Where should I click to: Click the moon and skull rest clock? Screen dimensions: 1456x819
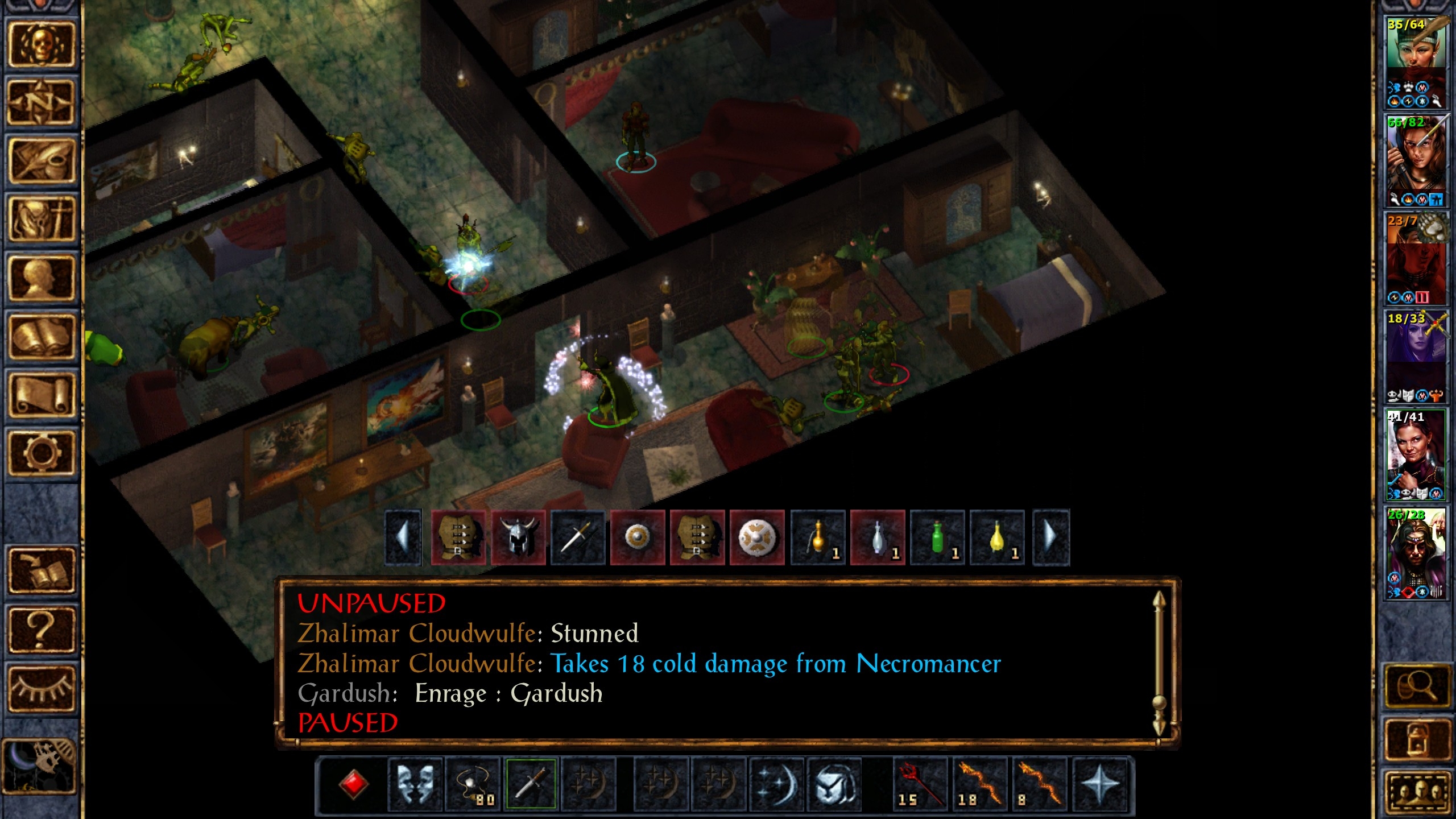coord(40,766)
